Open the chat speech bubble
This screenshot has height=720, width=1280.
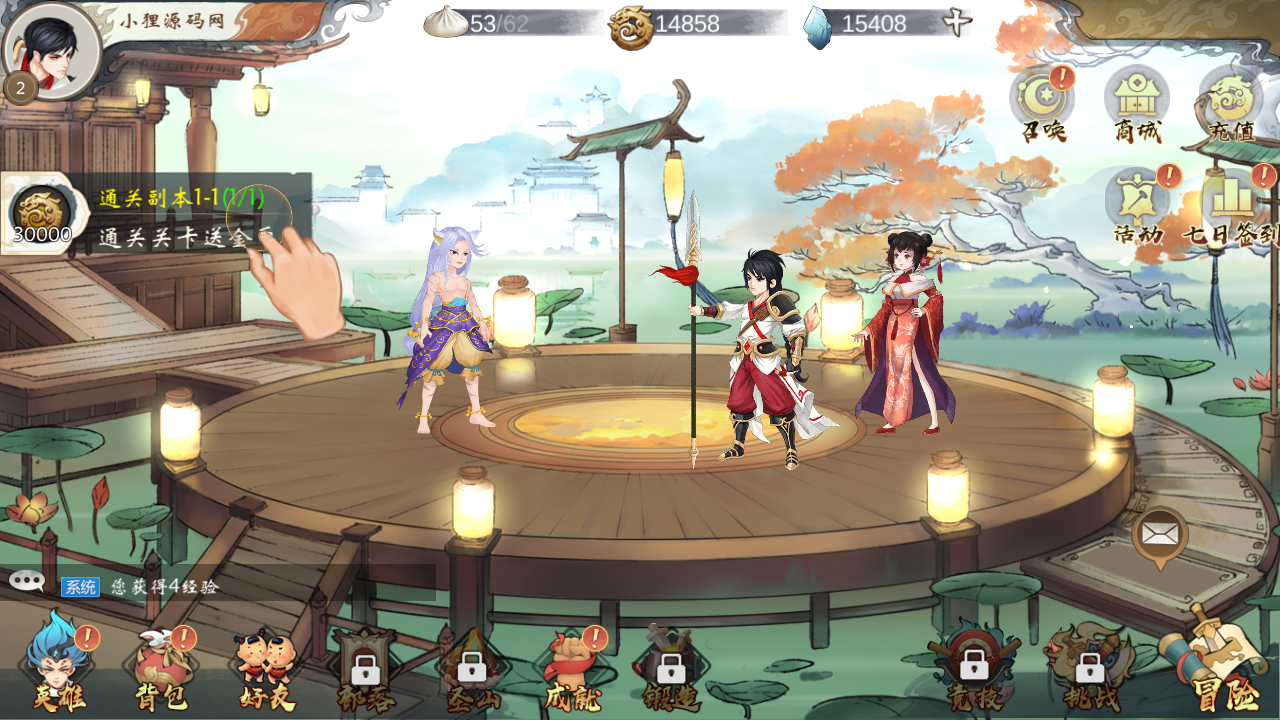[x=26, y=581]
